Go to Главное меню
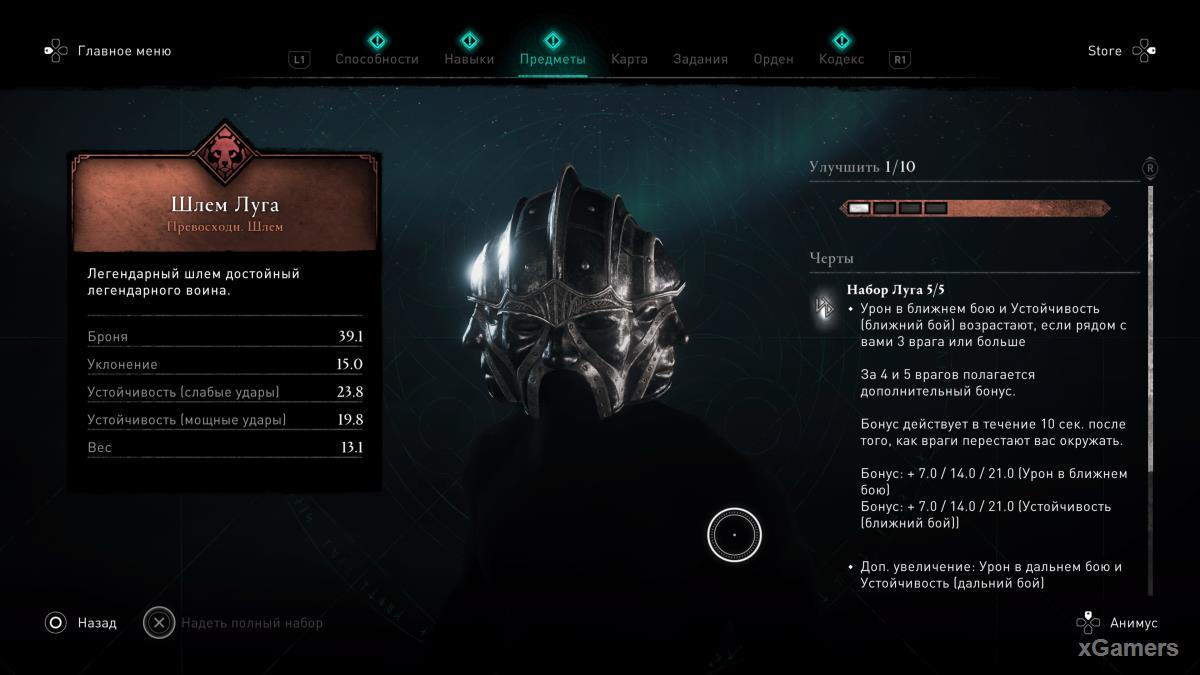 123,51
